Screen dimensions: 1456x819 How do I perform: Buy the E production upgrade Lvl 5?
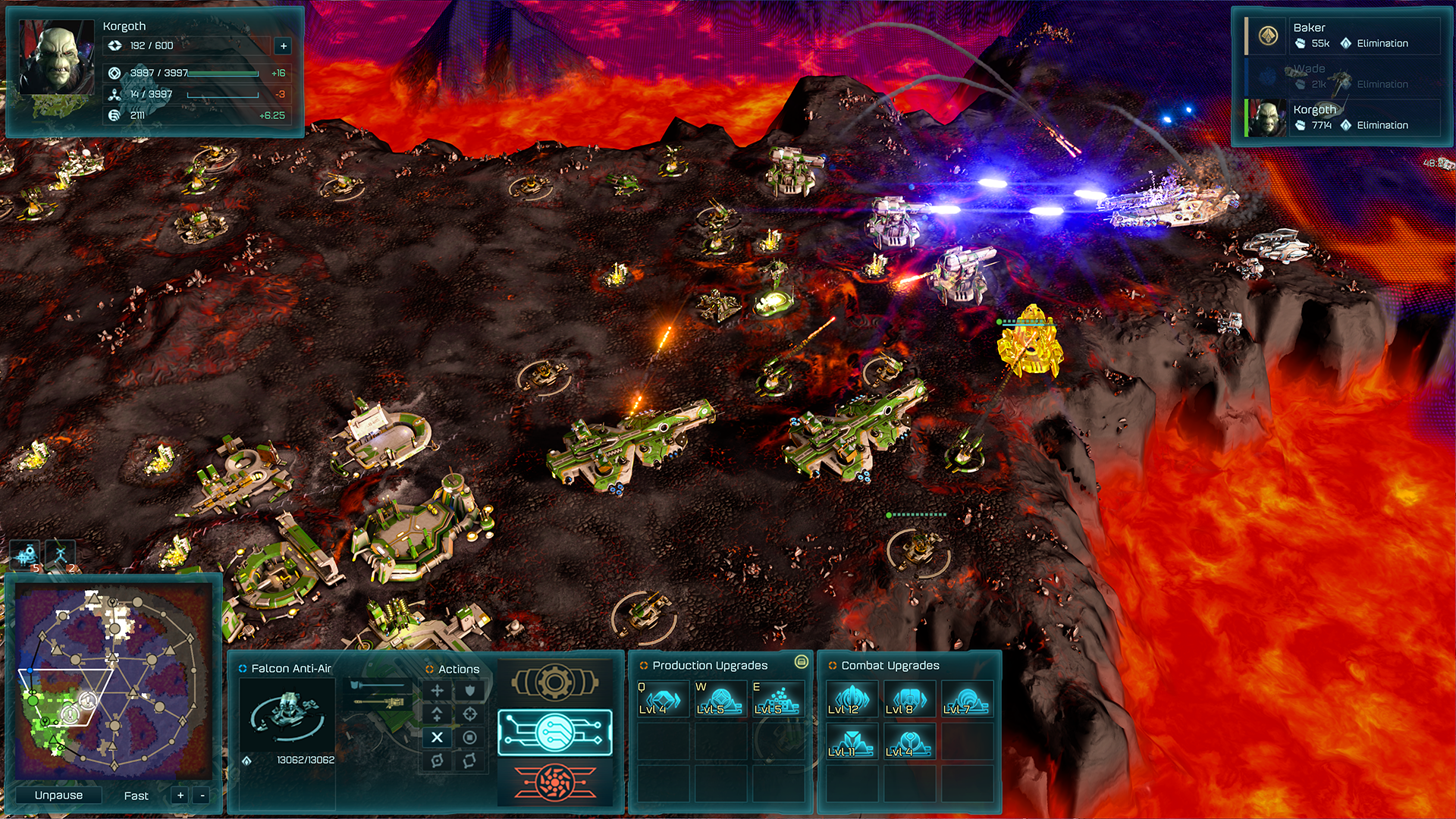coord(777,698)
